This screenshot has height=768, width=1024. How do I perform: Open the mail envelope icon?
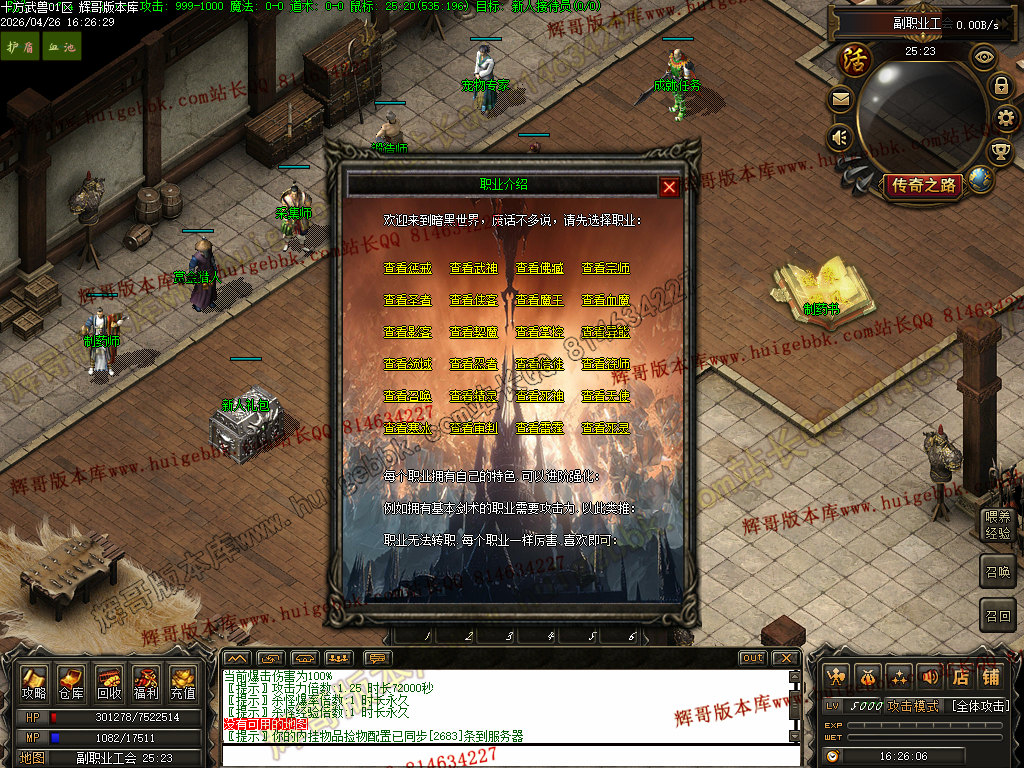point(840,99)
